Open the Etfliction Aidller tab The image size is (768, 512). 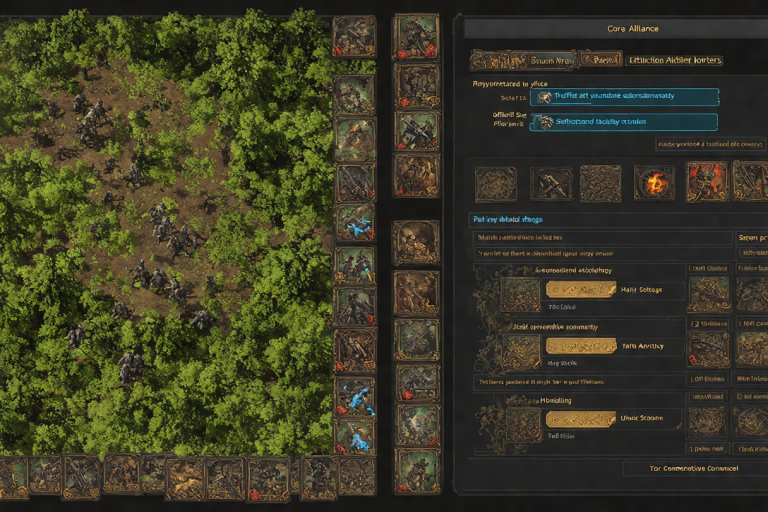[x=675, y=60]
